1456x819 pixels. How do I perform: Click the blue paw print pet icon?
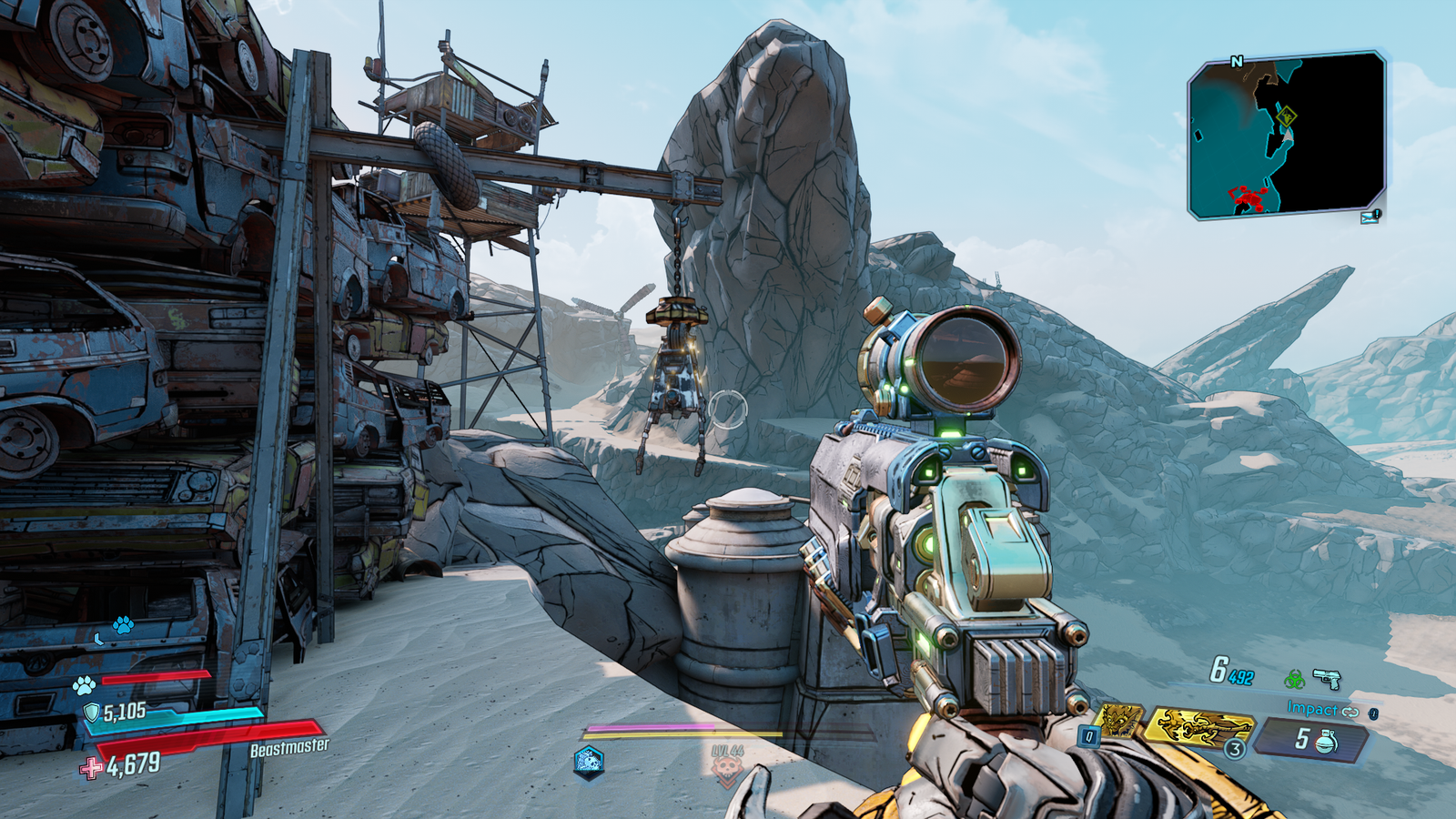click(x=121, y=626)
